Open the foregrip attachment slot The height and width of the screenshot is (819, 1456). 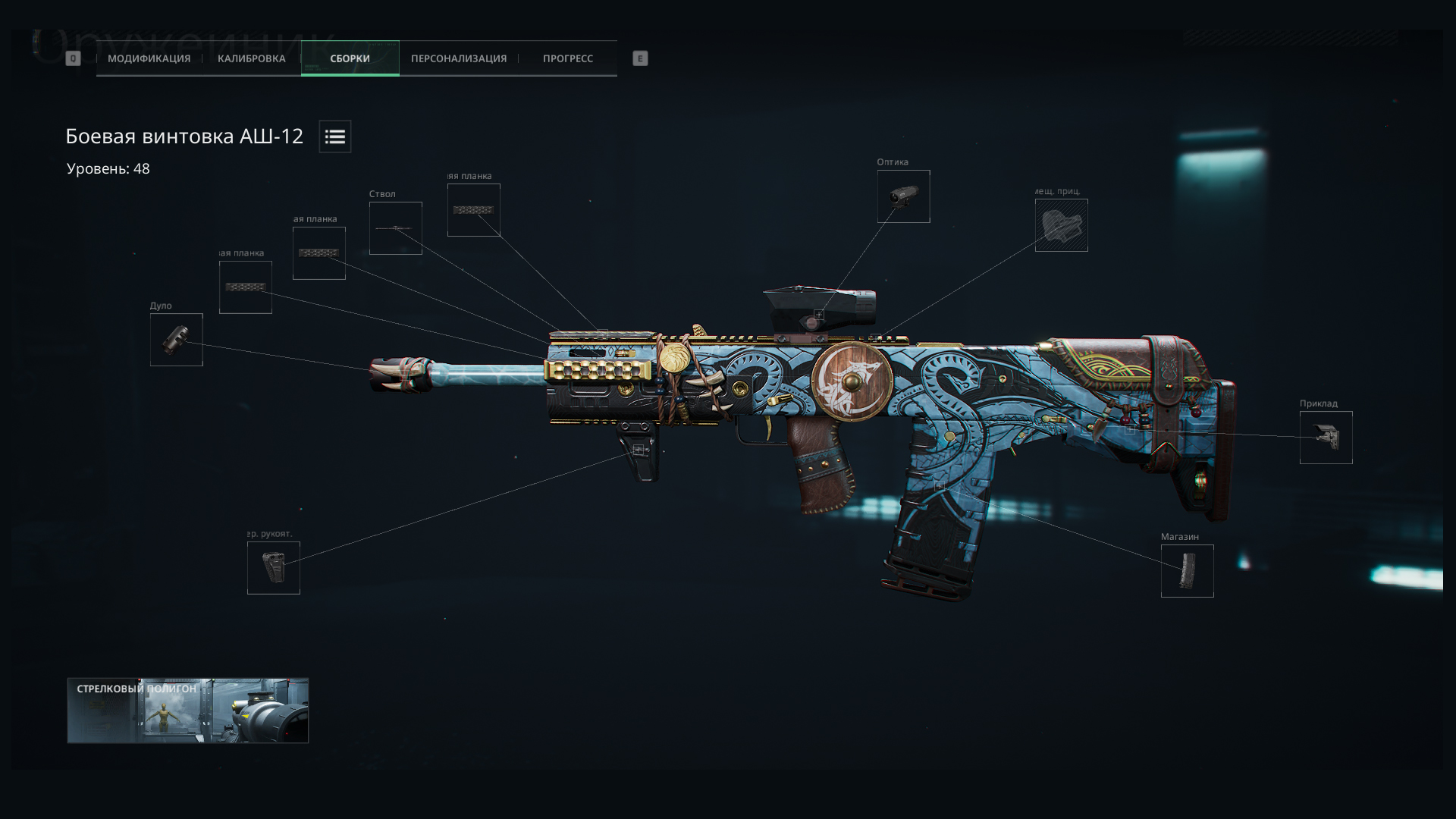(x=273, y=568)
